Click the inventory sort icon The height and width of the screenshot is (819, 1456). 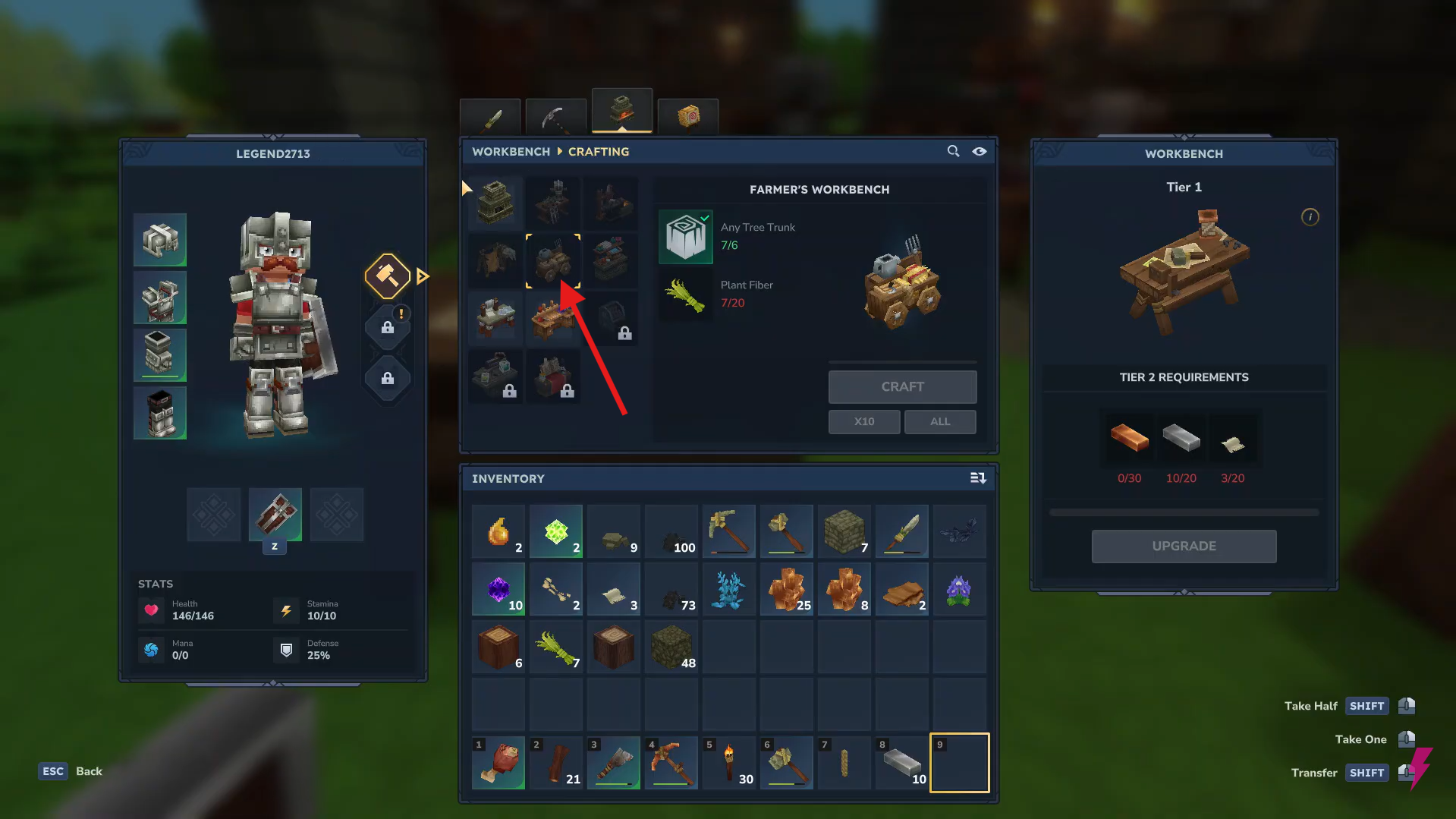pos(978,478)
